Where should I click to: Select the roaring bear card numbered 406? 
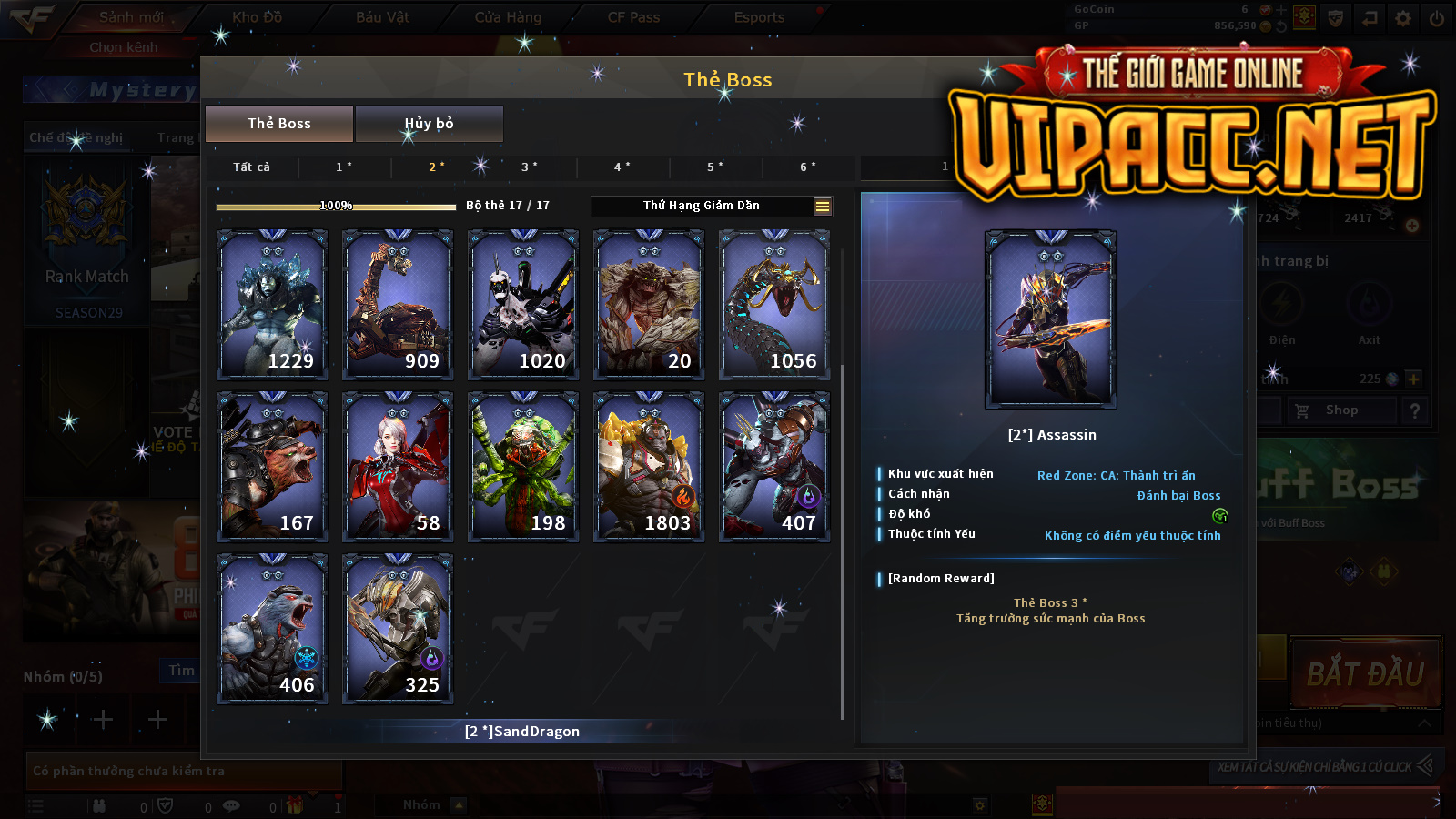[272, 628]
